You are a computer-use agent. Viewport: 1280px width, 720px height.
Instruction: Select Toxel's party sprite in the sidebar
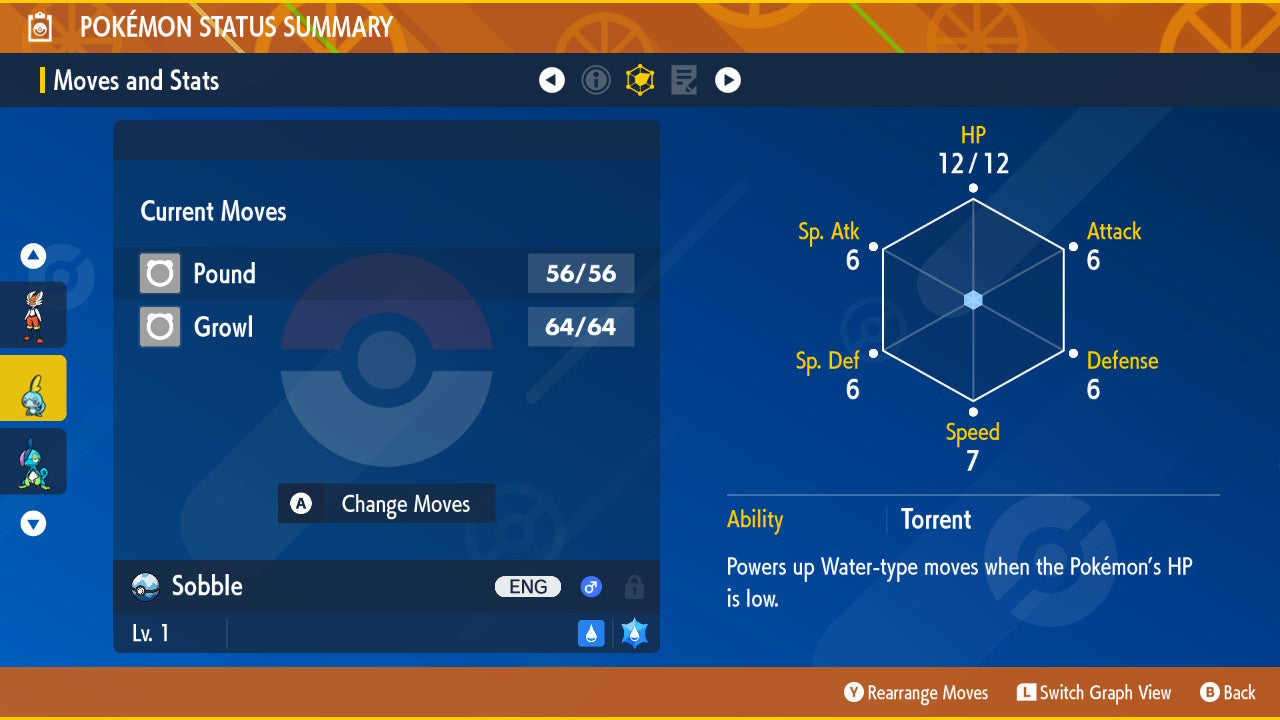[33, 461]
